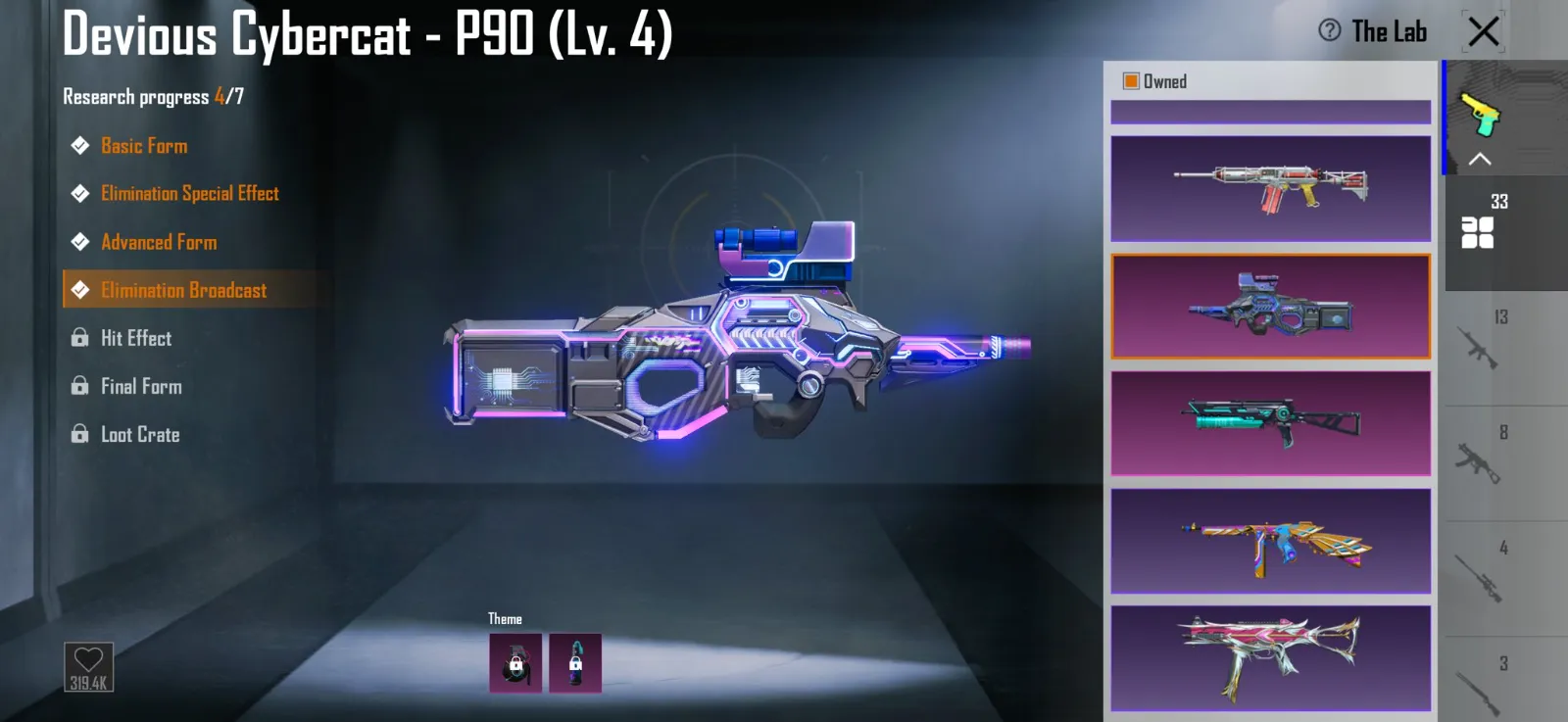The image size is (1568, 722).
Task: Pick the orange winged Thompson skin
Action: point(1270,541)
